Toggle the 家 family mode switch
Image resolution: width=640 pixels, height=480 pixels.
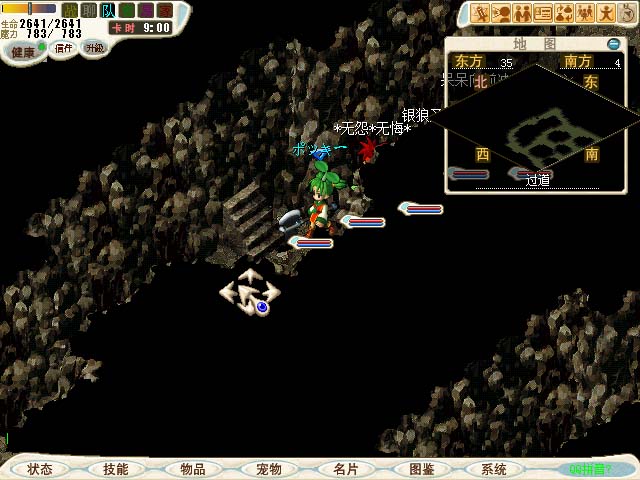[x=164, y=10]
